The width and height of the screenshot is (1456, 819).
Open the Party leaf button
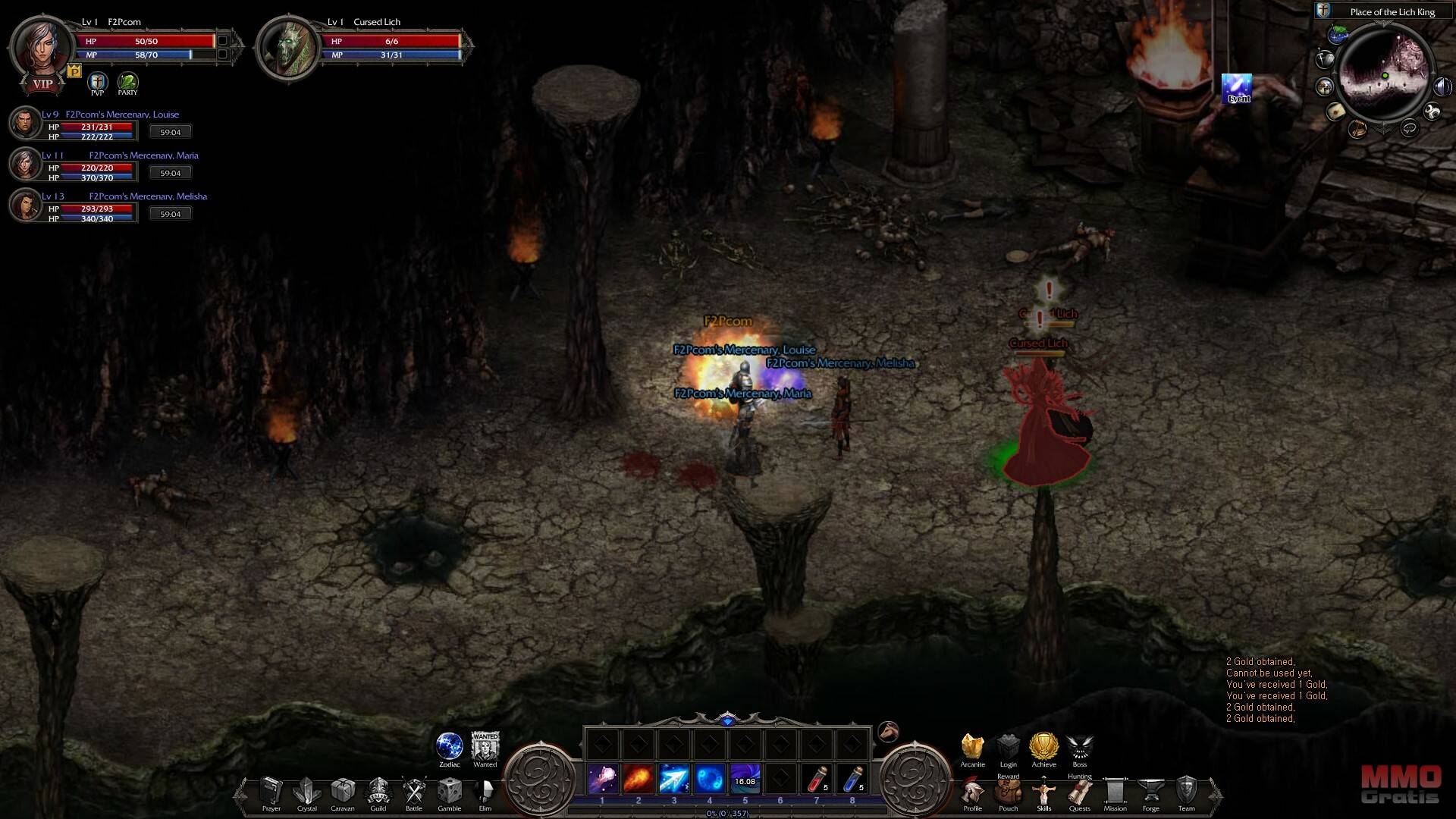pyautogui.click(x=127, y=82)
